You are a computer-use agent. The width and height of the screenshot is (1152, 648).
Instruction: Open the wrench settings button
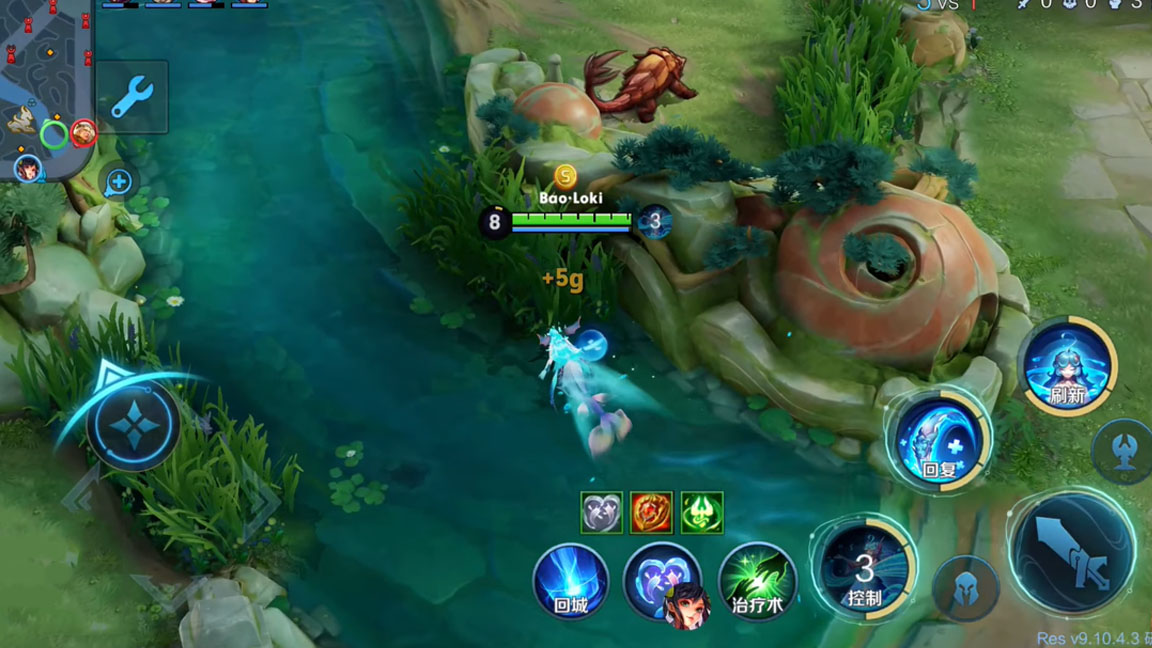(131, 97)
